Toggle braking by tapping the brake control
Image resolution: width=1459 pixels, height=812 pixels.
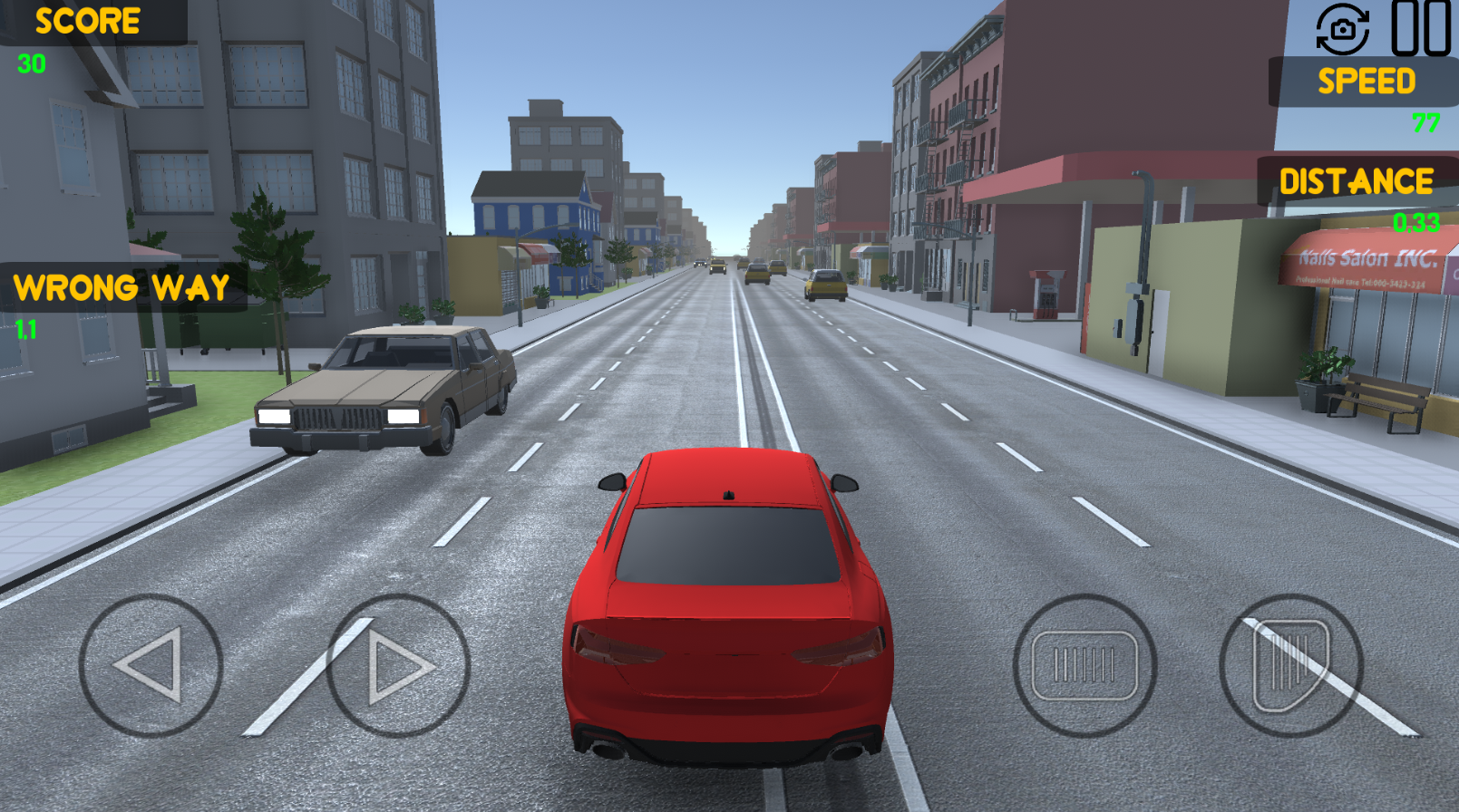[1088, 664]
